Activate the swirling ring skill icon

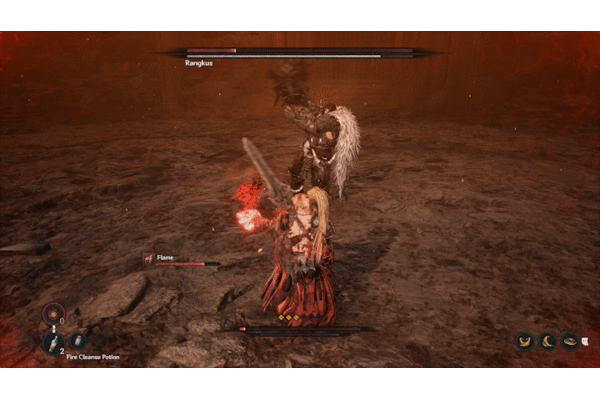[x=570, y=341]
